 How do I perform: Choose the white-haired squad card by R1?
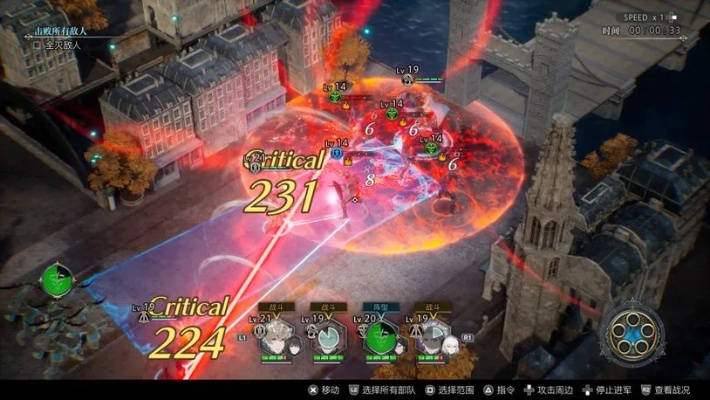(x=438, y=338)
